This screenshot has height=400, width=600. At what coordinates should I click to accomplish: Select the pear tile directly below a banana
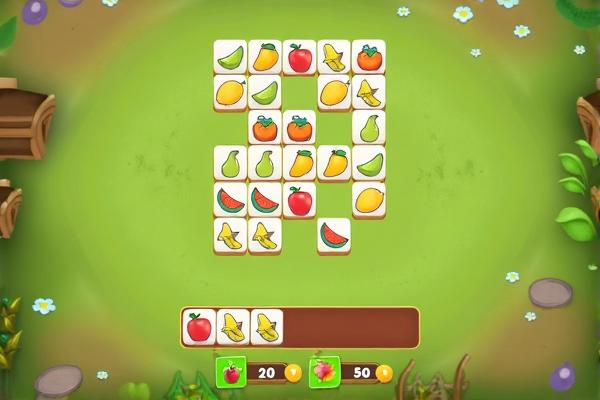368,128
